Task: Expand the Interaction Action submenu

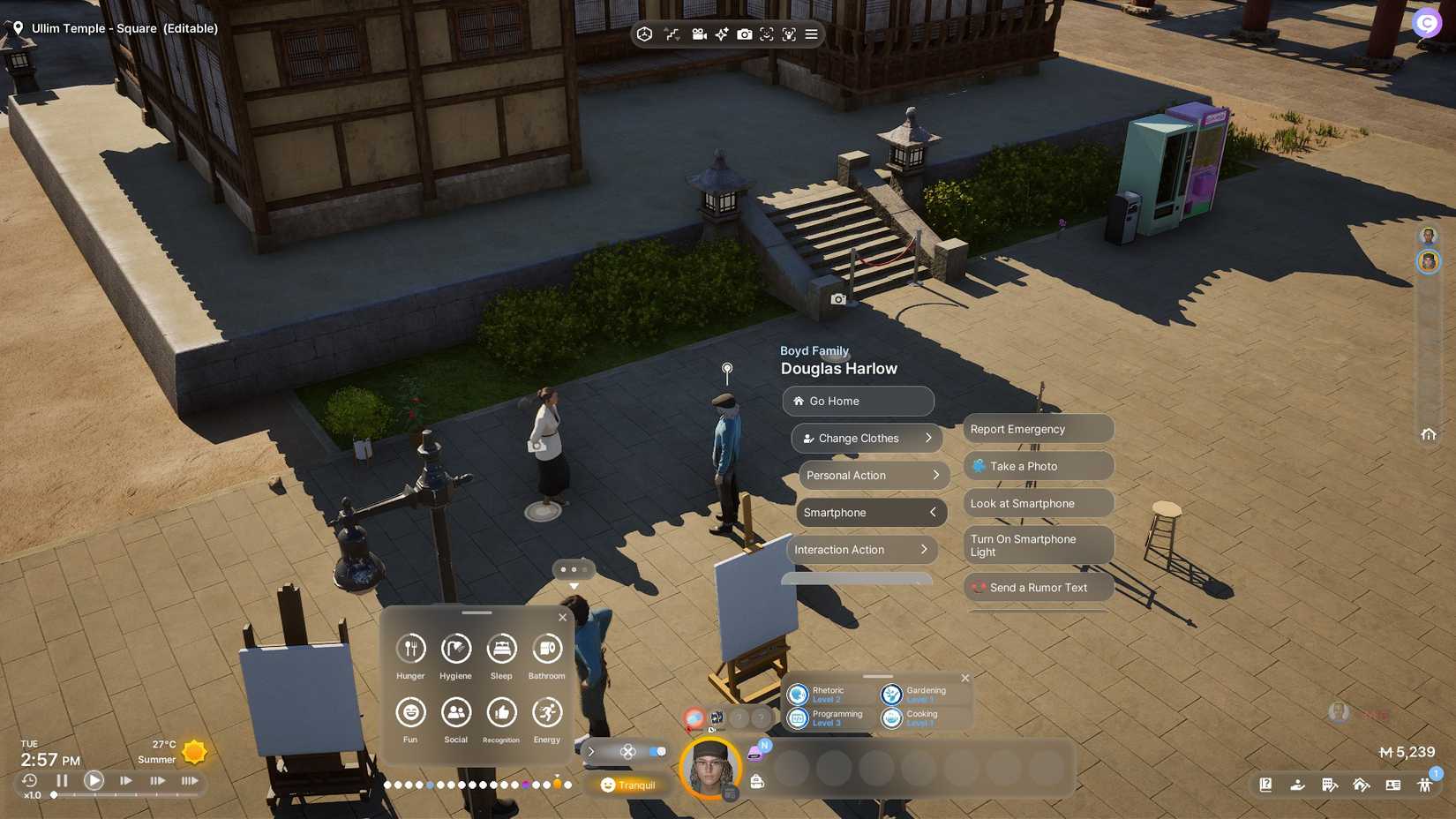Action: coord(861,549)
